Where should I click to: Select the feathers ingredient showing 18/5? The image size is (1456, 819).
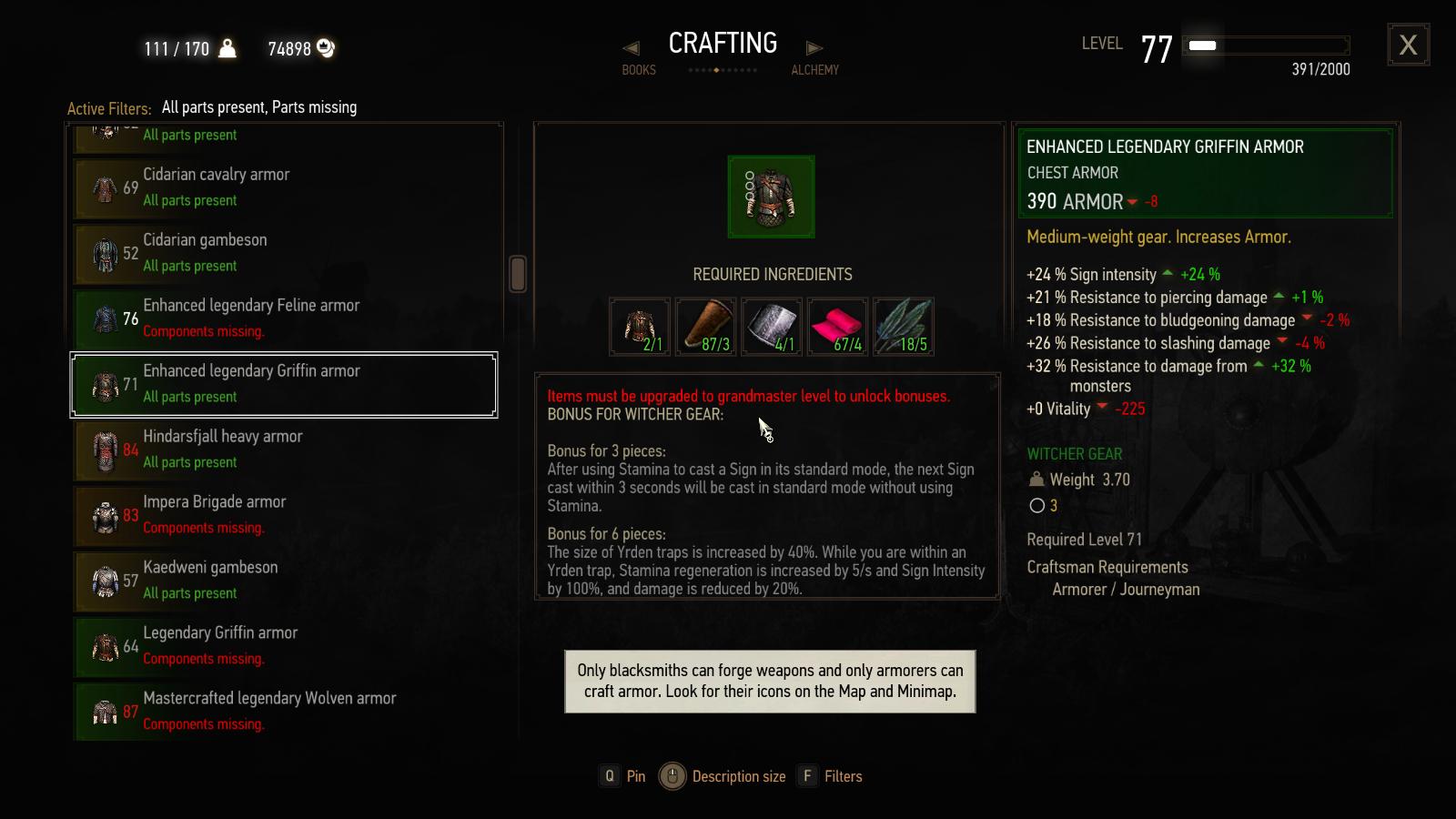pyautogui.click(x=904, y=327)
